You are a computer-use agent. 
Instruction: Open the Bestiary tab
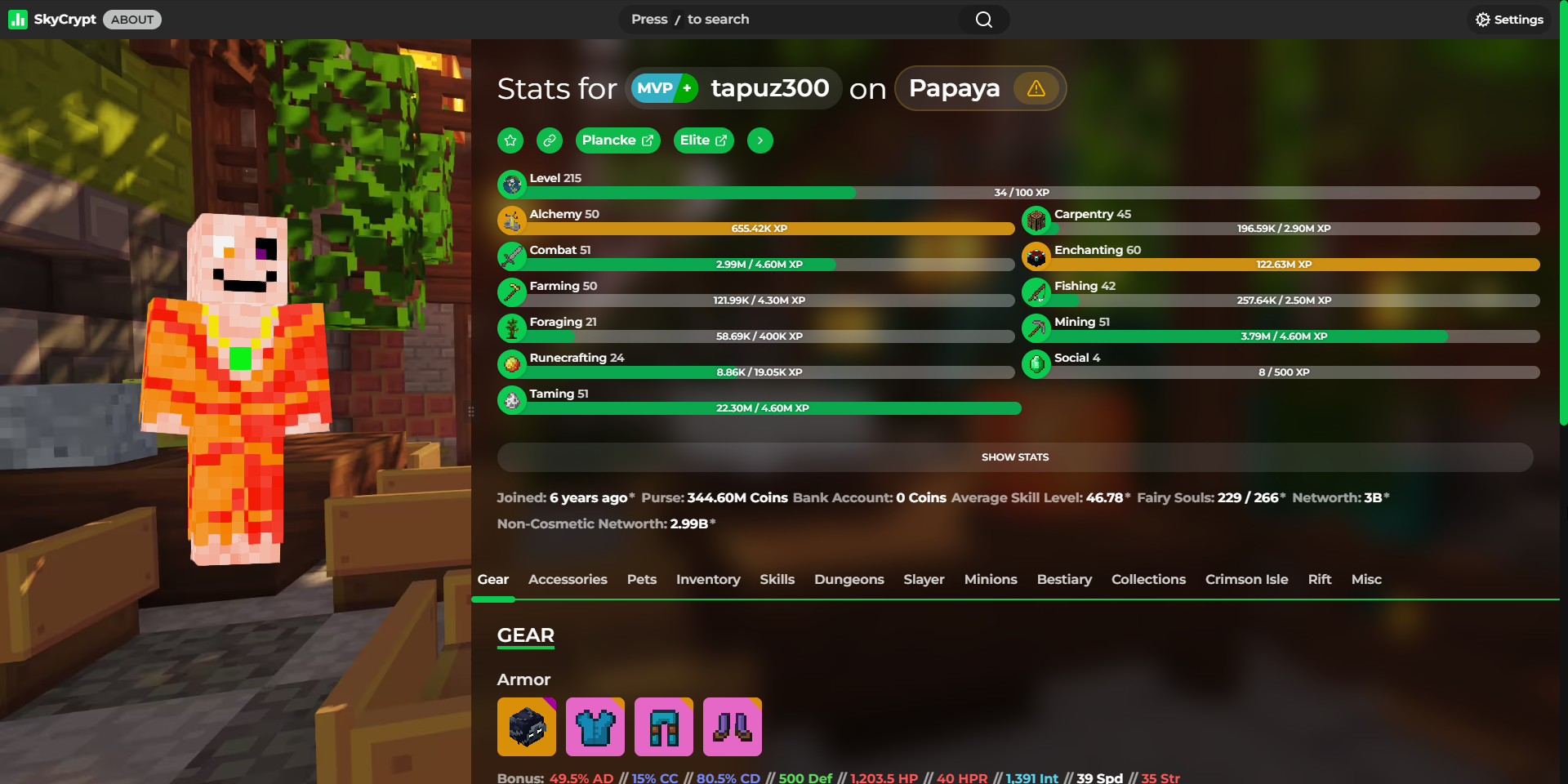(1064, 579)
